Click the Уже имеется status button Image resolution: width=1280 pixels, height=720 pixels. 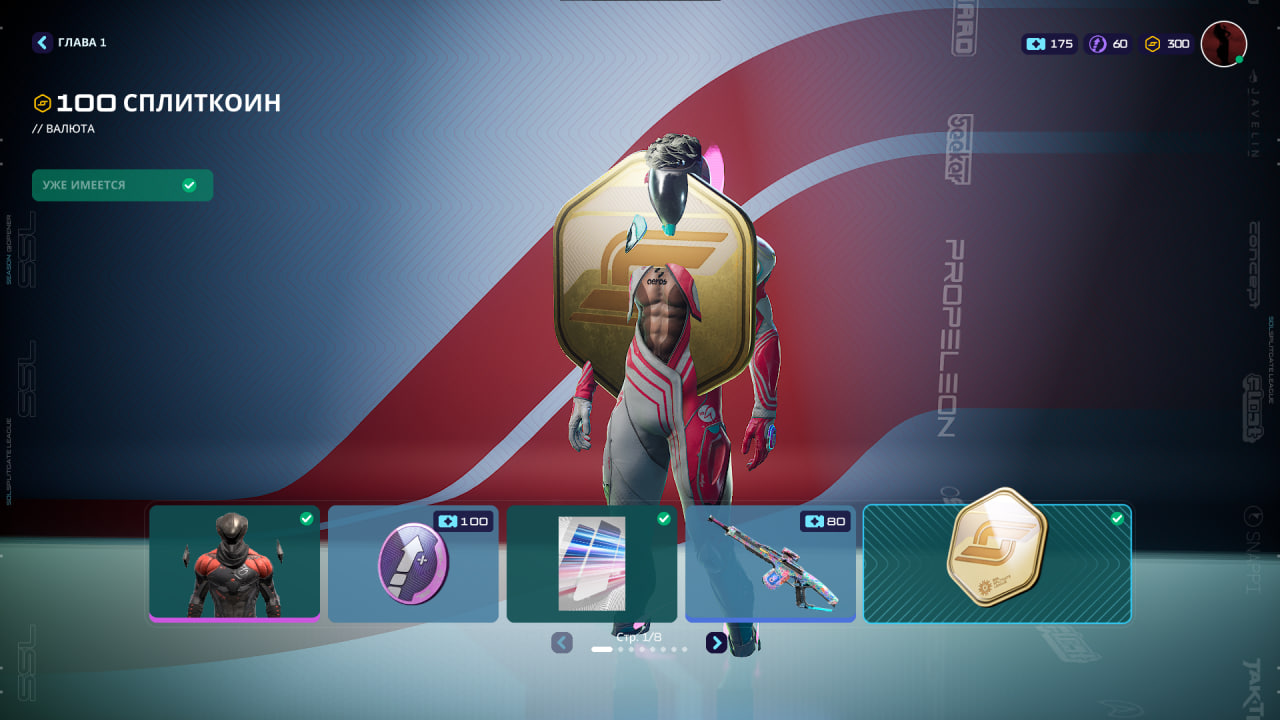122,185
